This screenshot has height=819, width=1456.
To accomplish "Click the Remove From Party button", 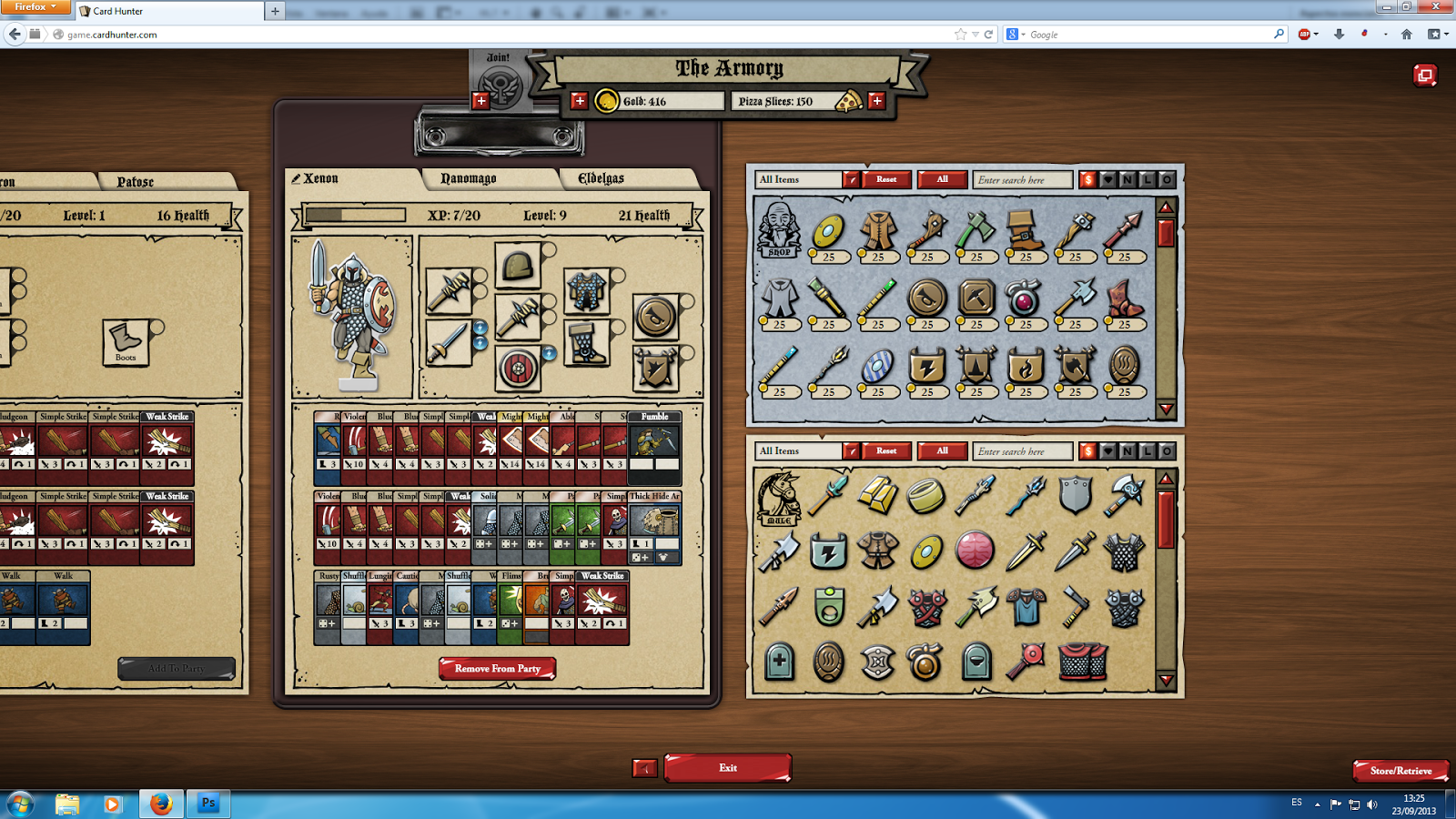I will (497, 667).
